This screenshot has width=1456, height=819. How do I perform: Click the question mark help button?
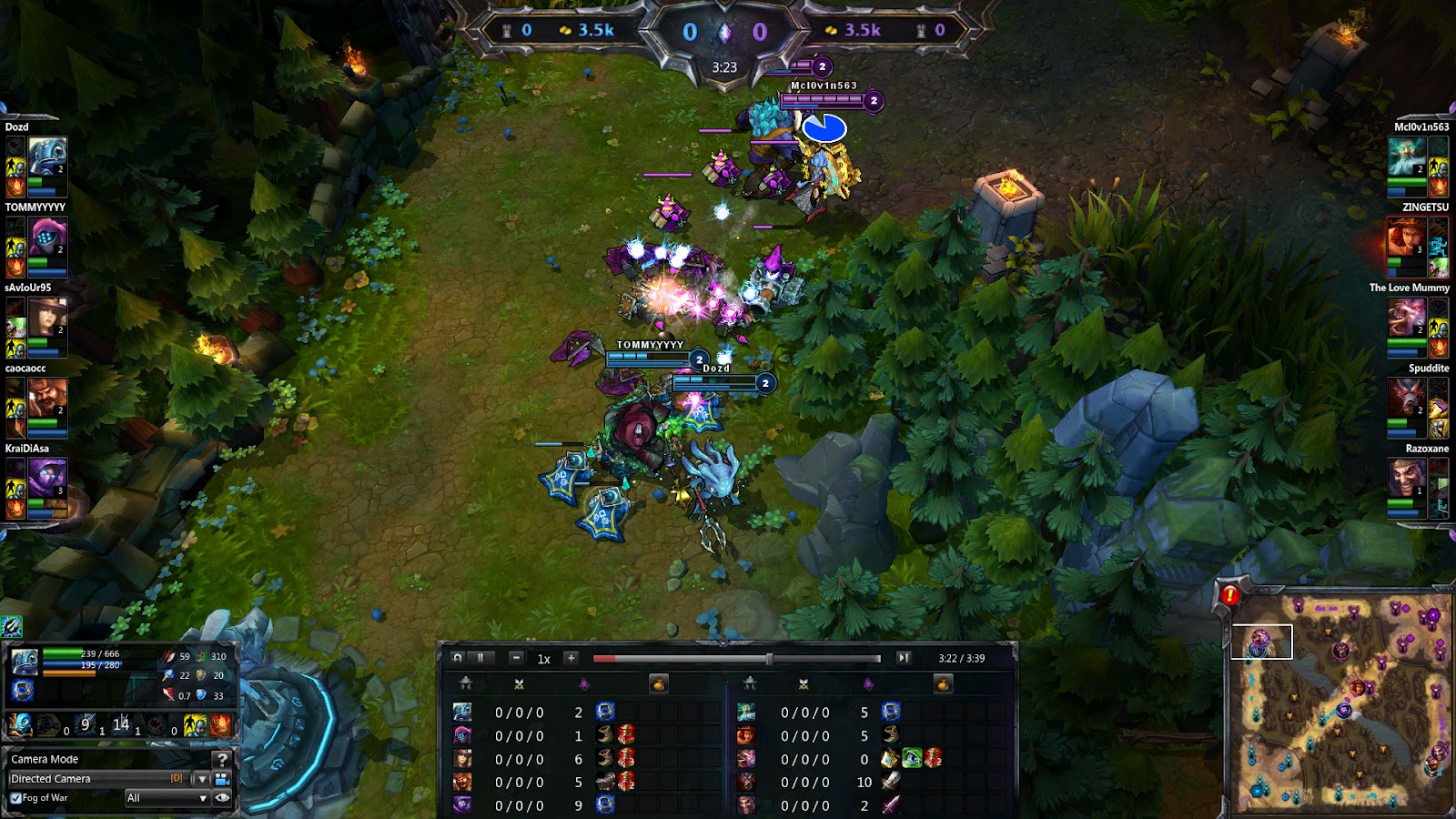click(222, 759)
